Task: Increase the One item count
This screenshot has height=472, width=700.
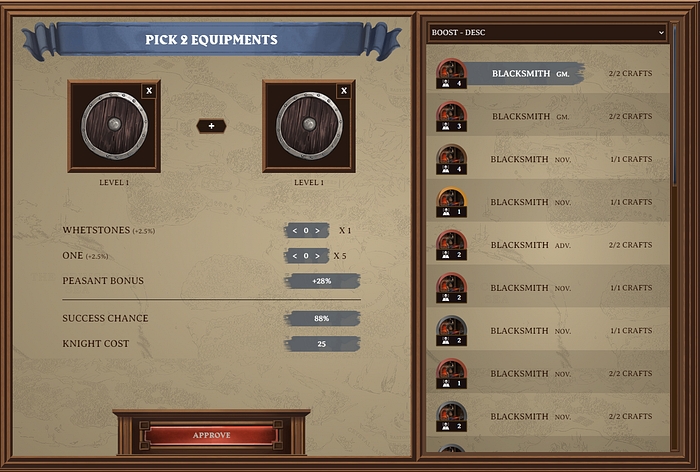Action: 317,256
